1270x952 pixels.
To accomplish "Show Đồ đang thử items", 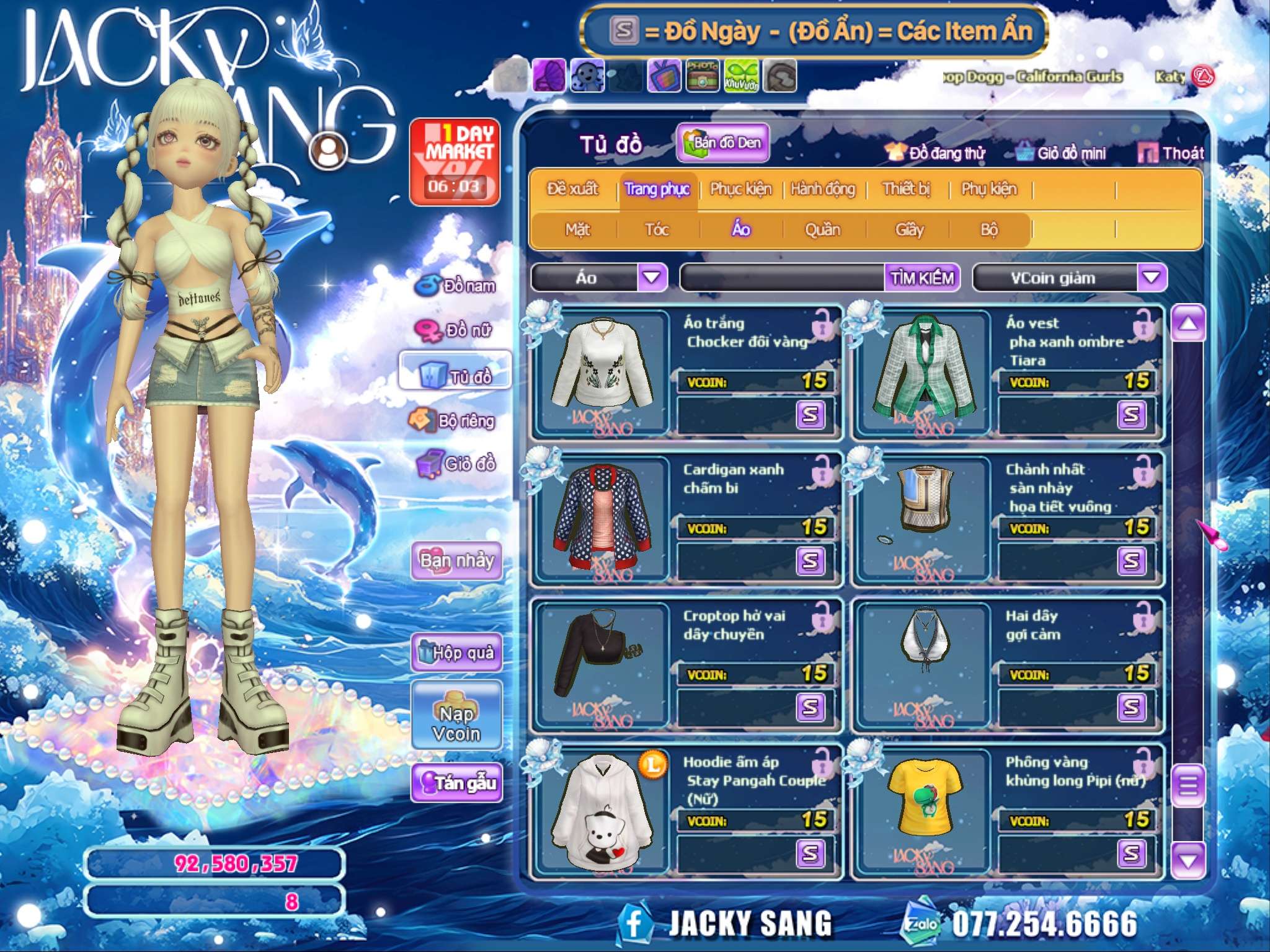I will [935, 153].
